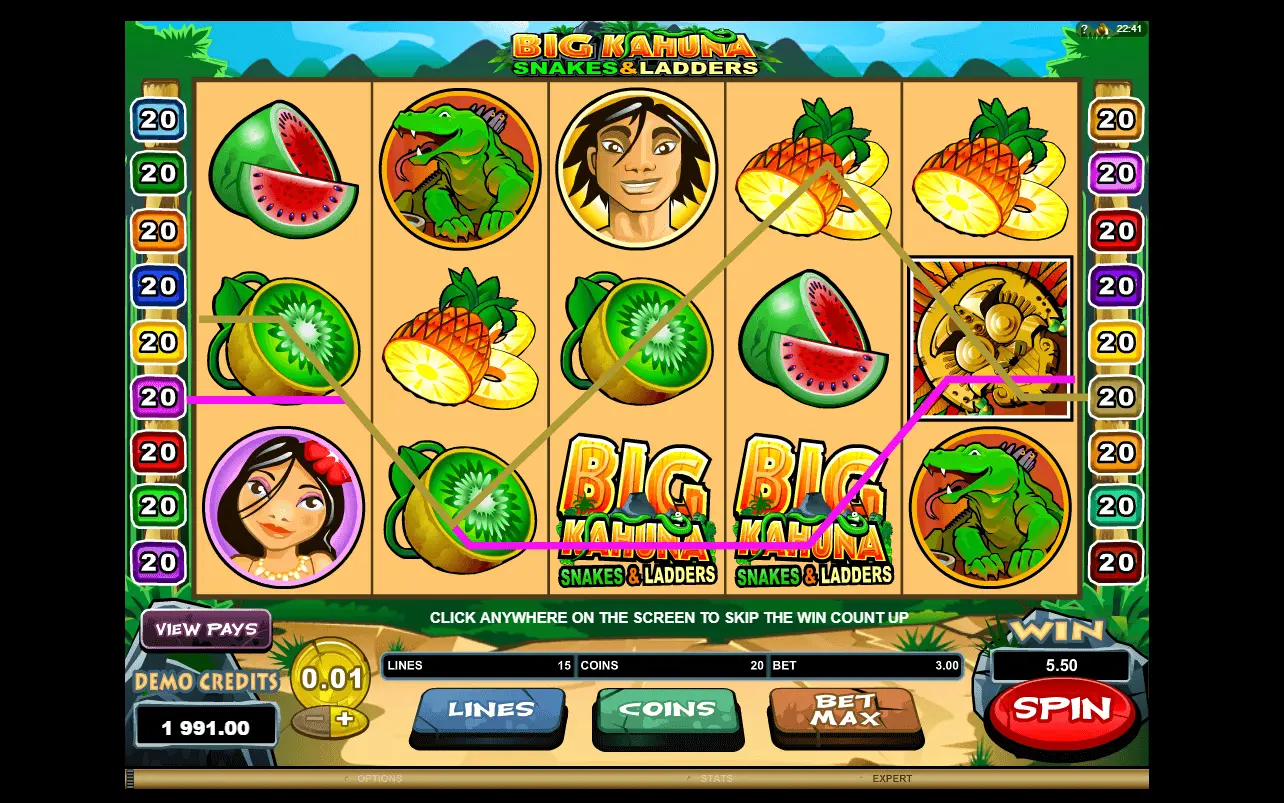The height and width of the screenshot is (803, 1284).
Task: Open help via the question mark icon
Action: click(x=1083, y=29)
